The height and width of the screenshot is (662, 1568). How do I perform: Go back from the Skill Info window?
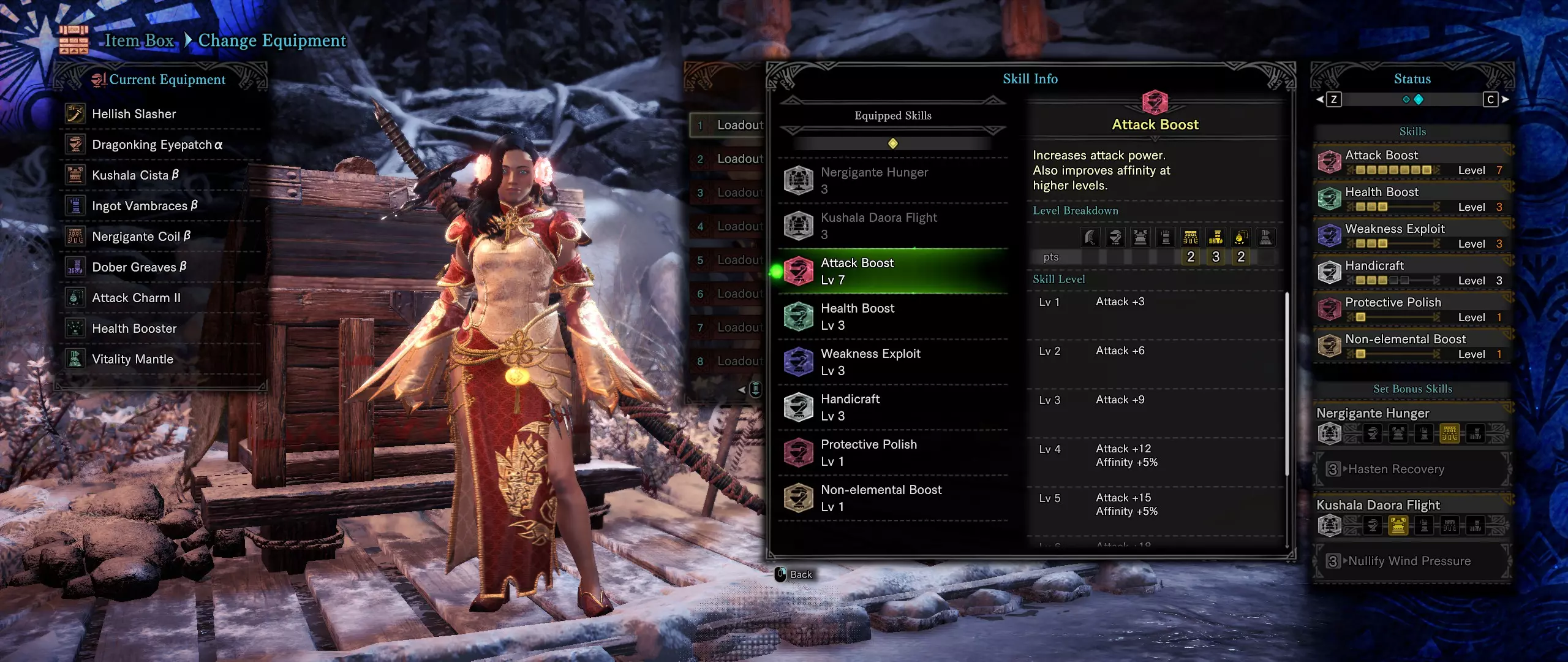(x=794, y=574)
